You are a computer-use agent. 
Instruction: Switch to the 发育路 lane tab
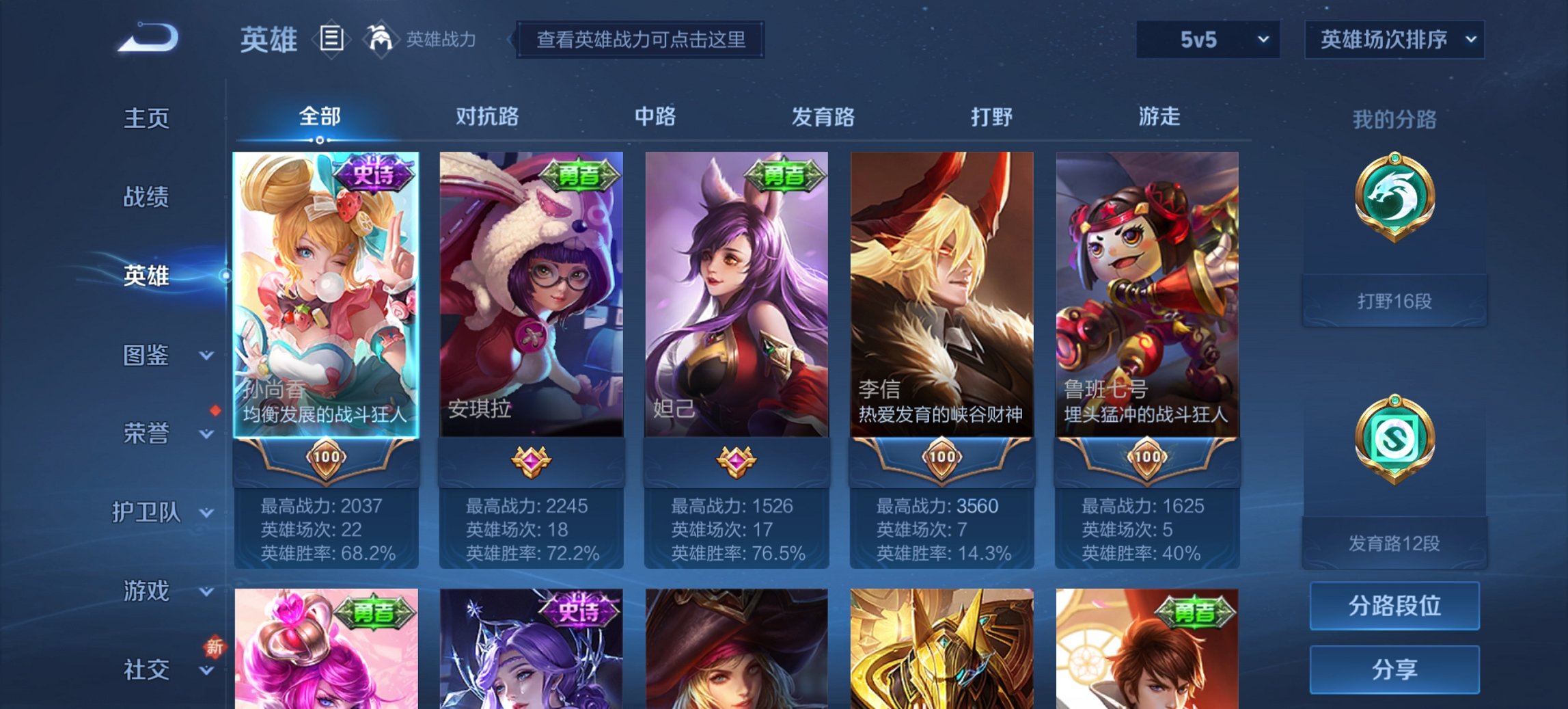click(x=822, y=118)
